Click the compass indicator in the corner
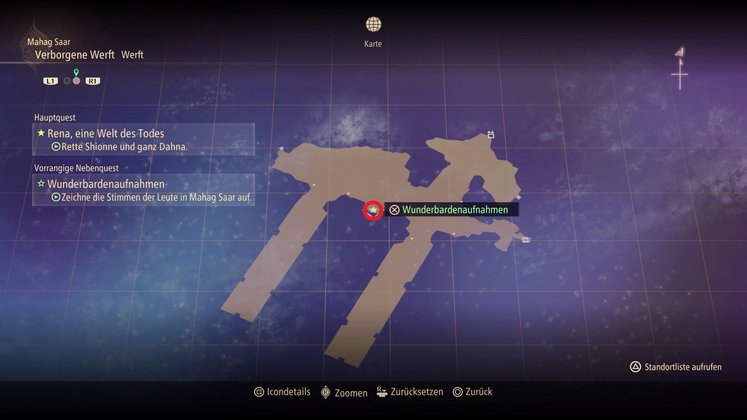This screenshot has width=747, height=420. point(680,70)
